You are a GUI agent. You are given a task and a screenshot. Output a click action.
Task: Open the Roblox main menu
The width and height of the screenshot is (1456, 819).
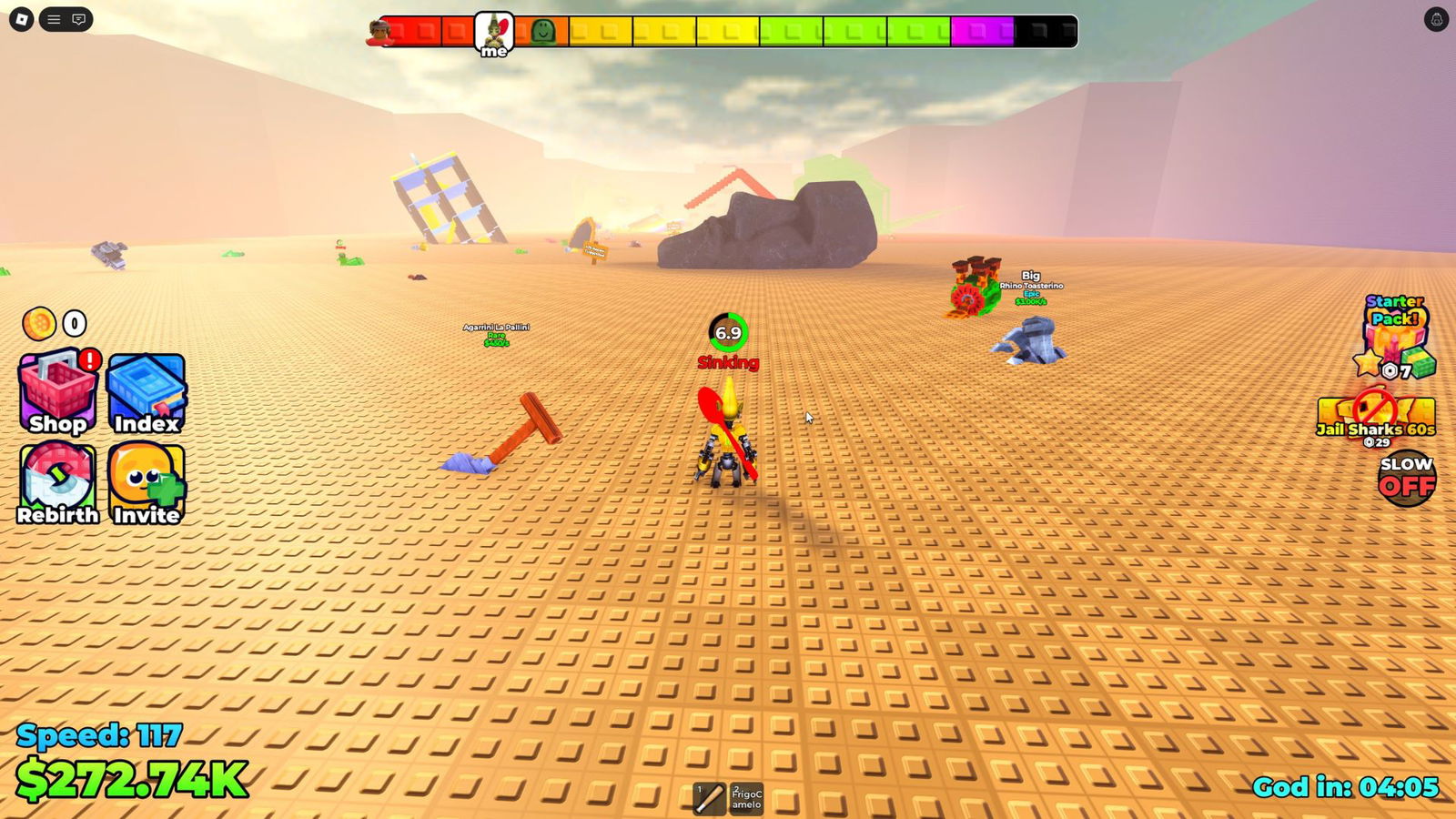click(x=22, y=19)
